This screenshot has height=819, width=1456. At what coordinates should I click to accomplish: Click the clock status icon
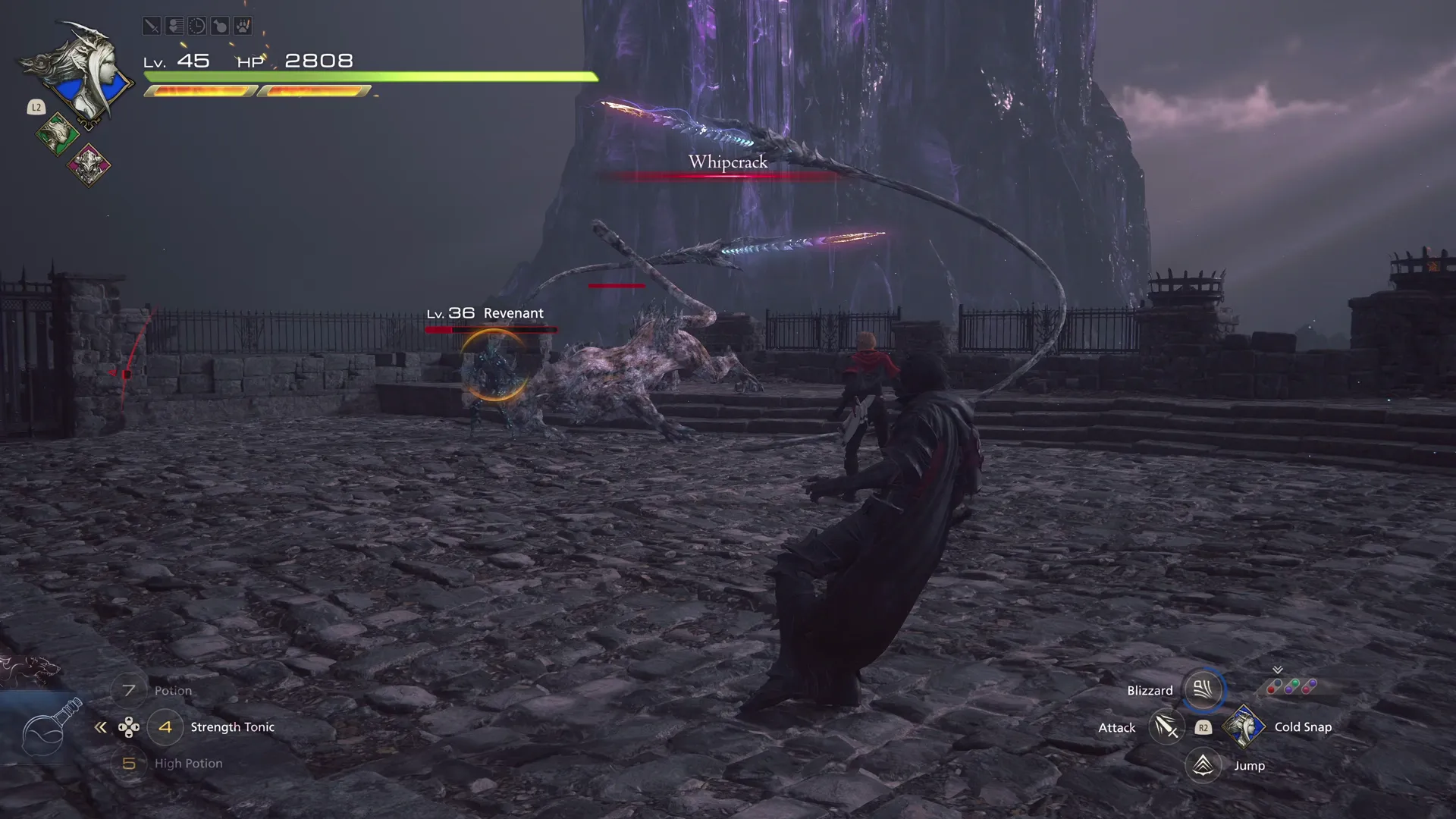196,27
